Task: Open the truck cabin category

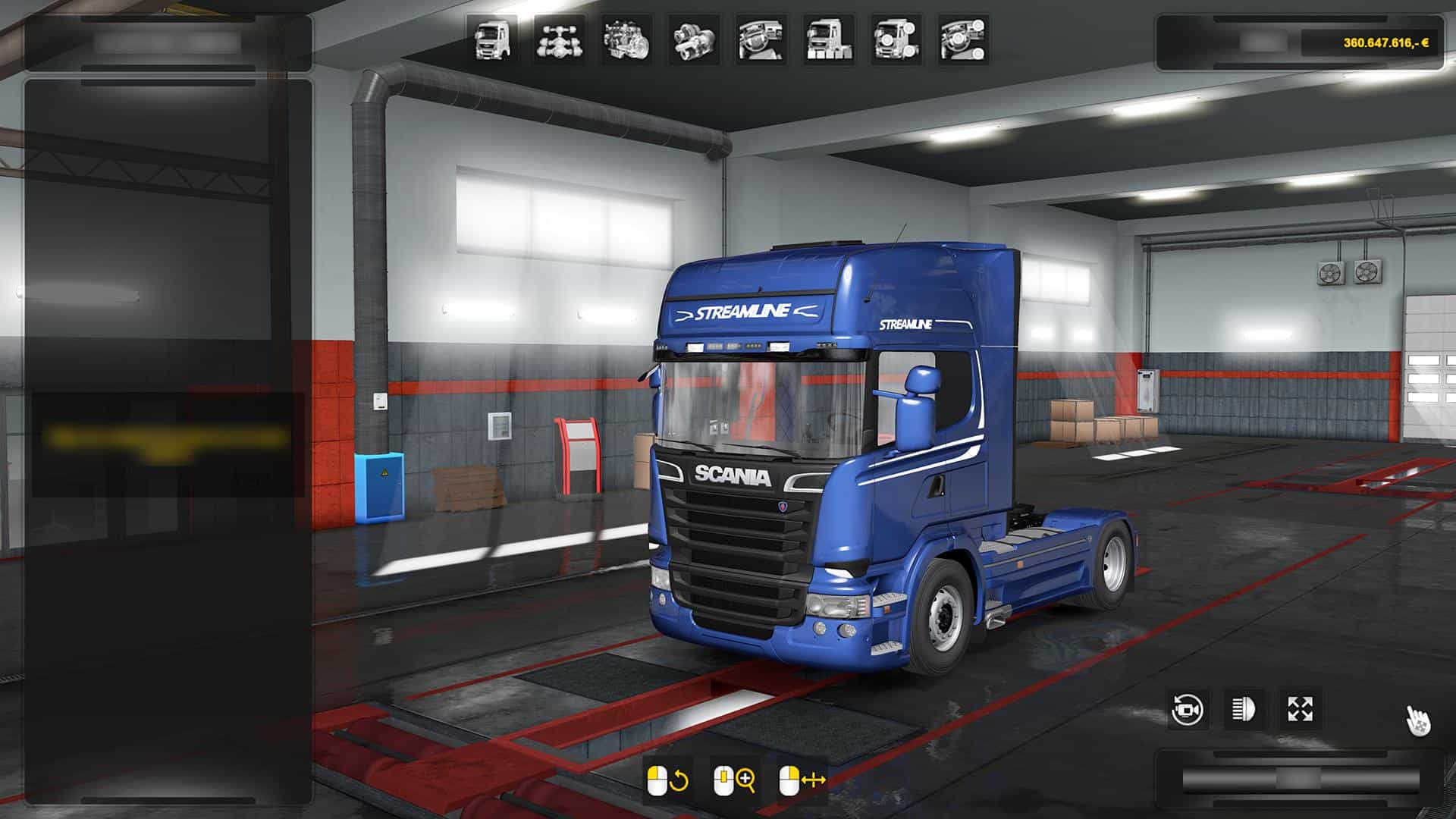Action: click(492, 39)
